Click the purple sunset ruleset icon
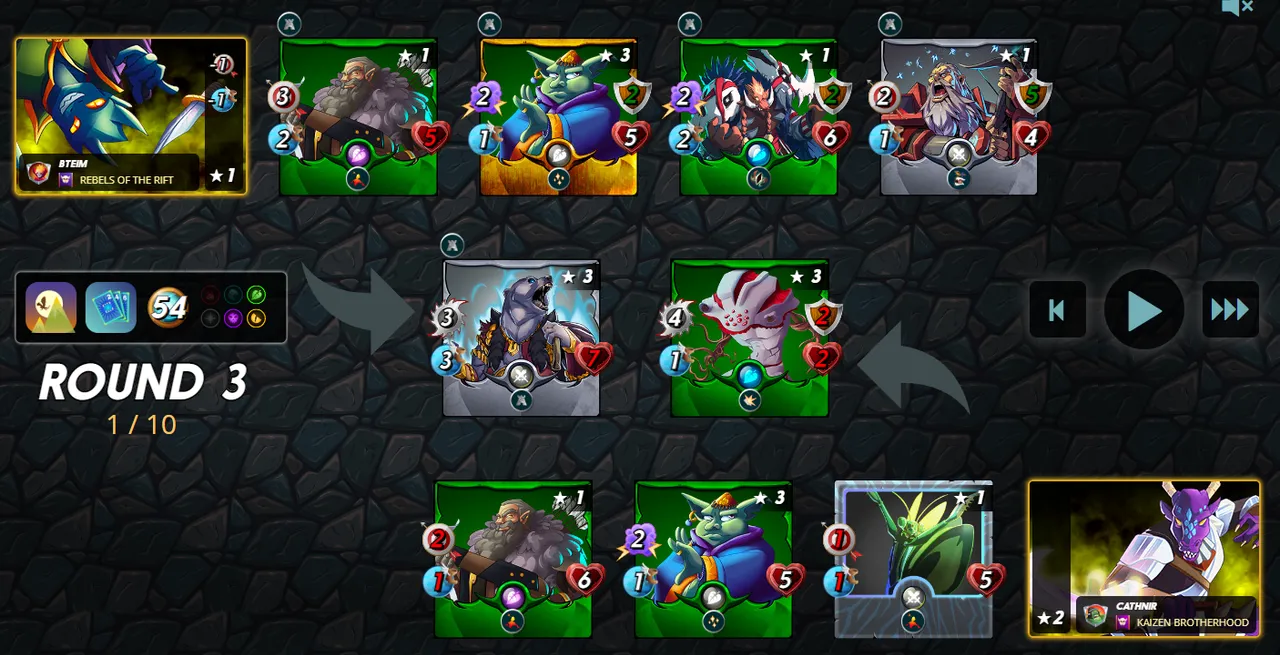The image size is (1280, 655). (x=51, y=307)
